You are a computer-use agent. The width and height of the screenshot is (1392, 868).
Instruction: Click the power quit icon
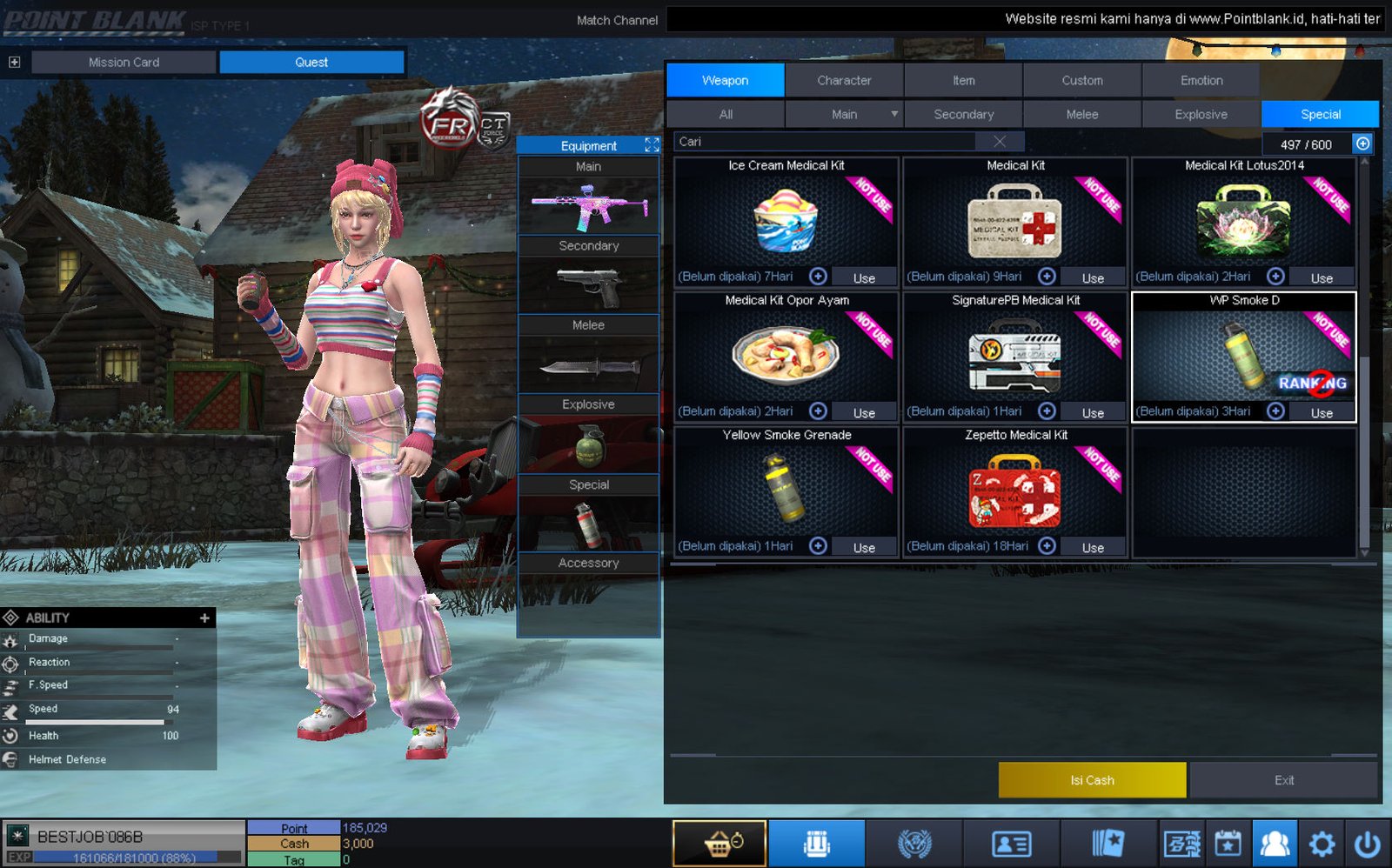point(1368,844)
